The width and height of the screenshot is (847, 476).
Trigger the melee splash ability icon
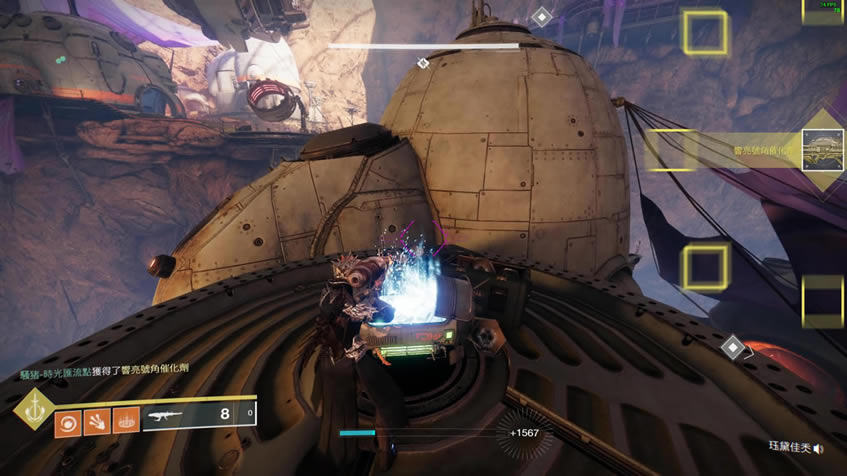point(97,420)
